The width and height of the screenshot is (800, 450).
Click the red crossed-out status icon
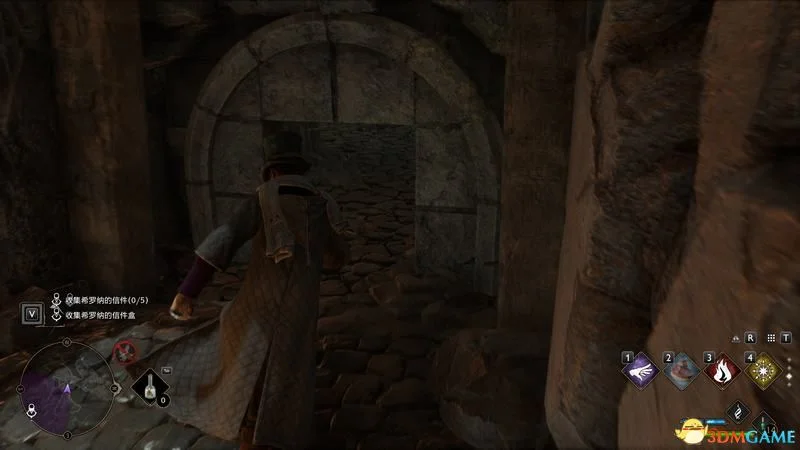tap(125, 350)
